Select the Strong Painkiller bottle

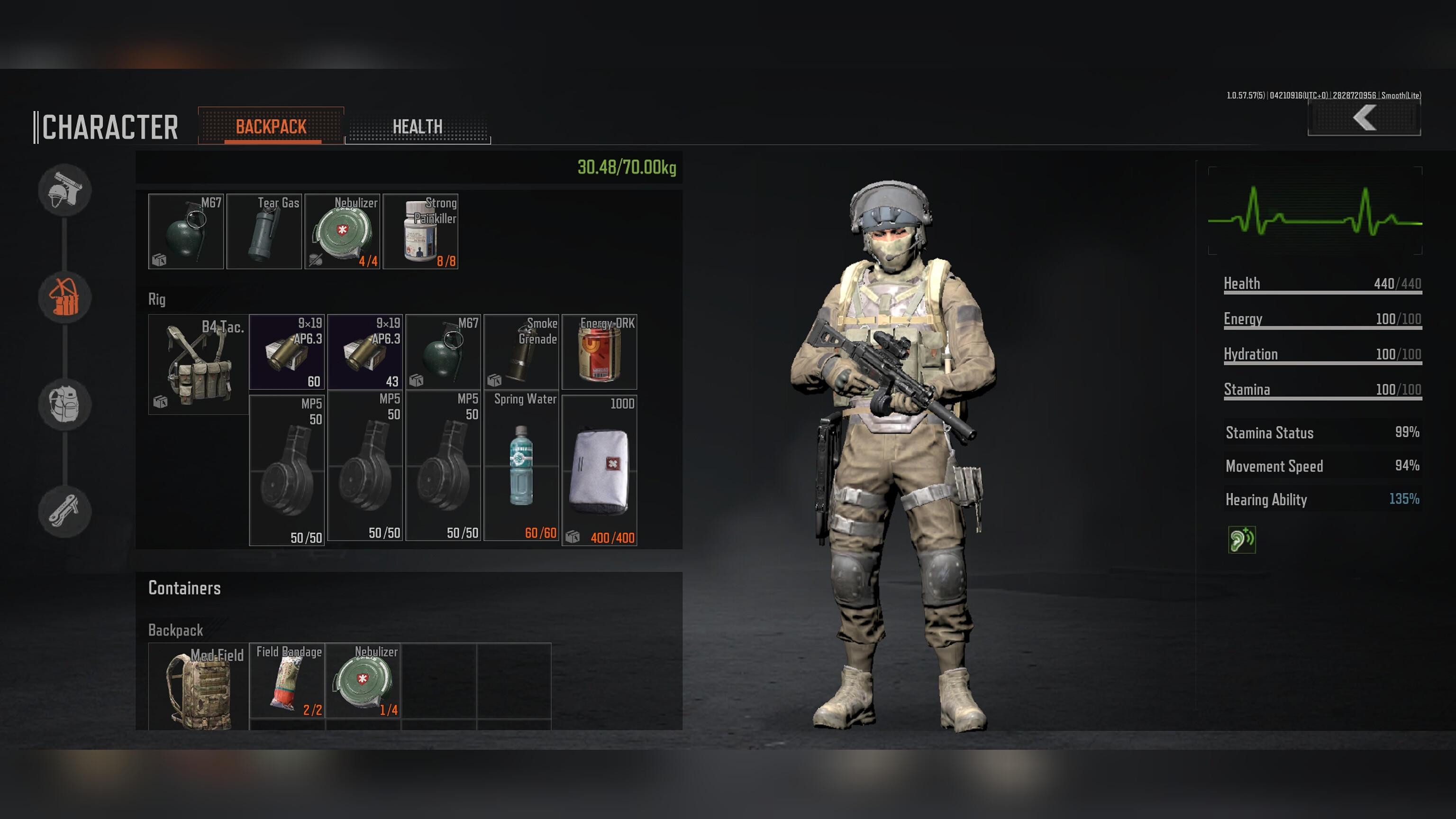[420, 231]
